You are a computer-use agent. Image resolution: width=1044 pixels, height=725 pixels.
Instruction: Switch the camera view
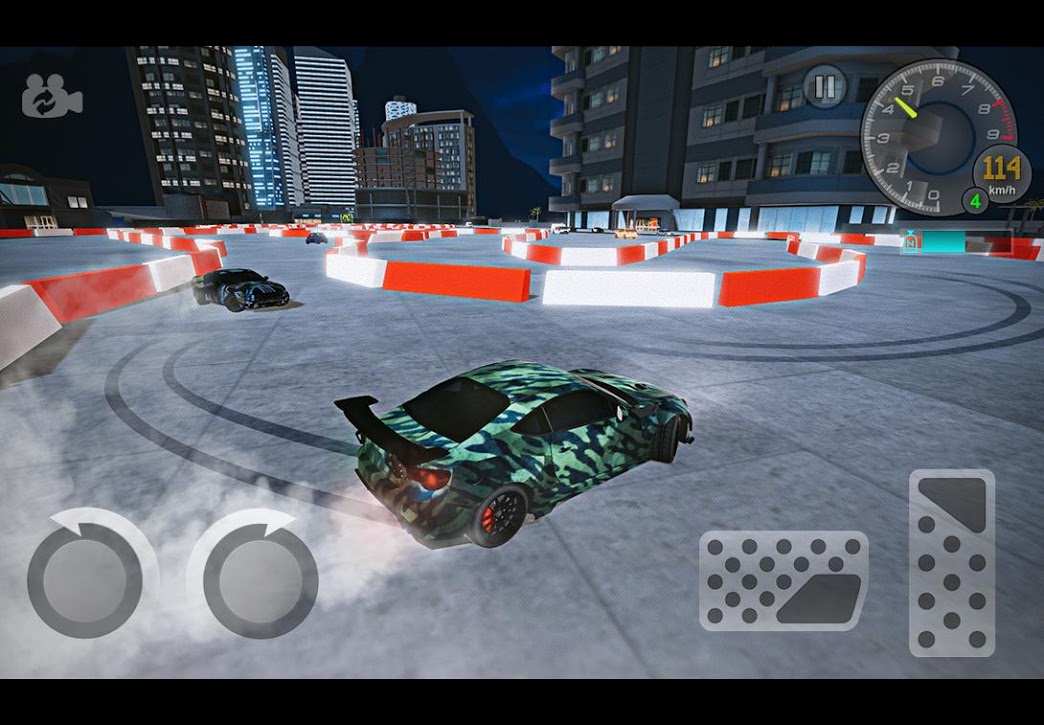pyautogui.click(x=52, y=98)
